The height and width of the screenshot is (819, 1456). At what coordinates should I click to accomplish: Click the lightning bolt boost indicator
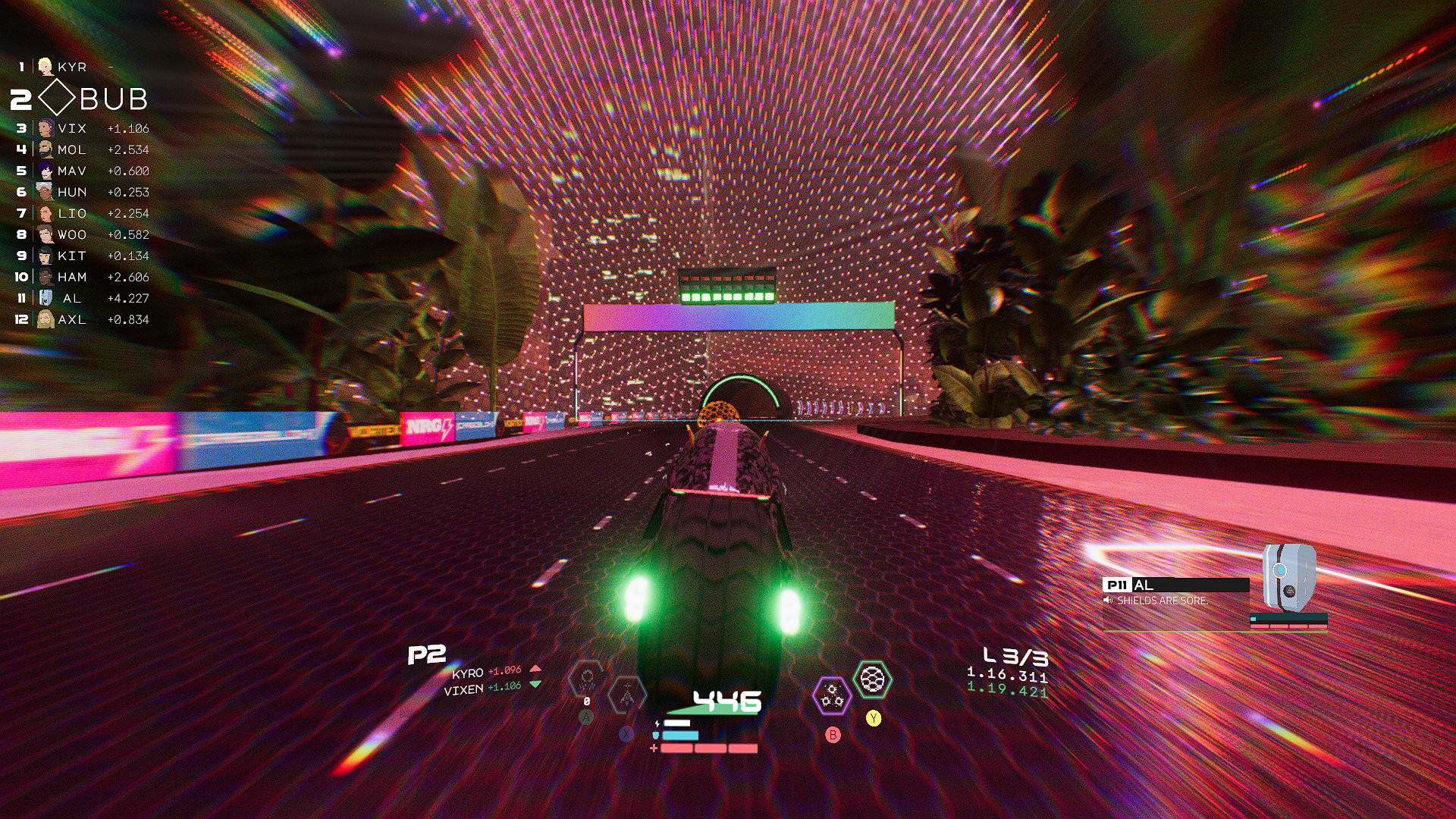click(x=657, y=723)
